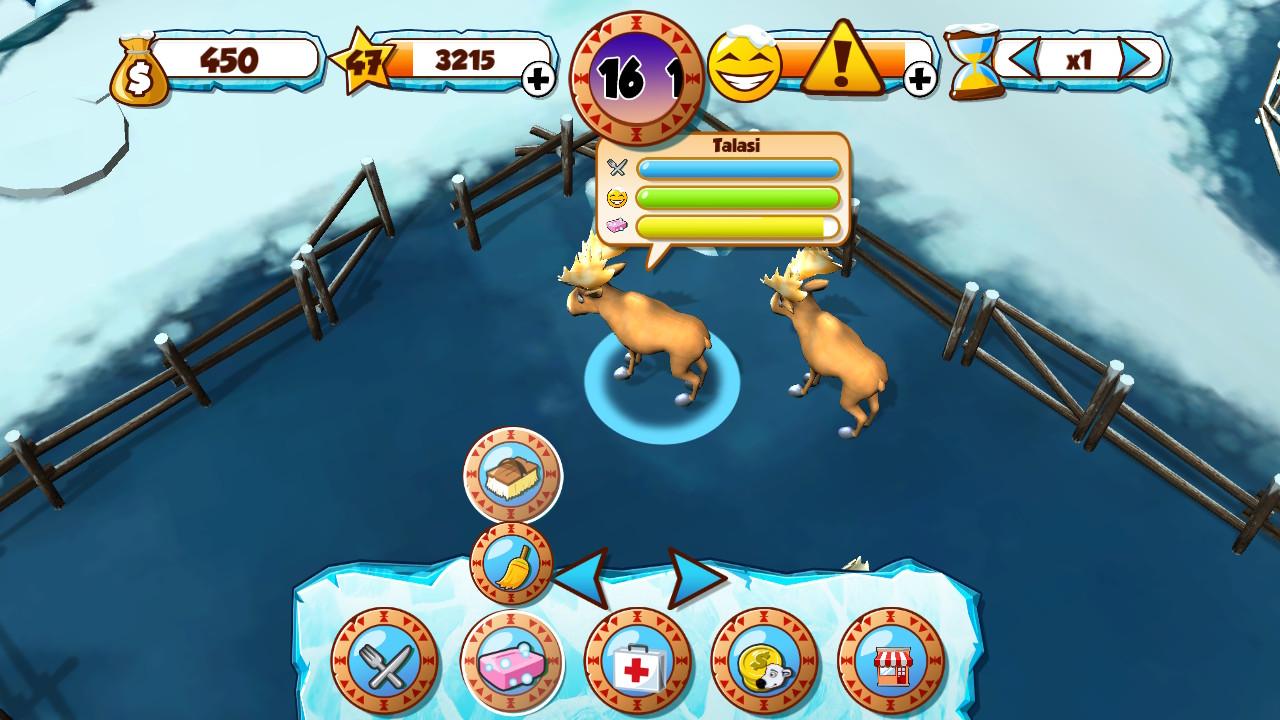Image resolution: width=1280 pixels, height=720 pixels.
Task: Select the sponge washing tool
Action: pos(512,660)
